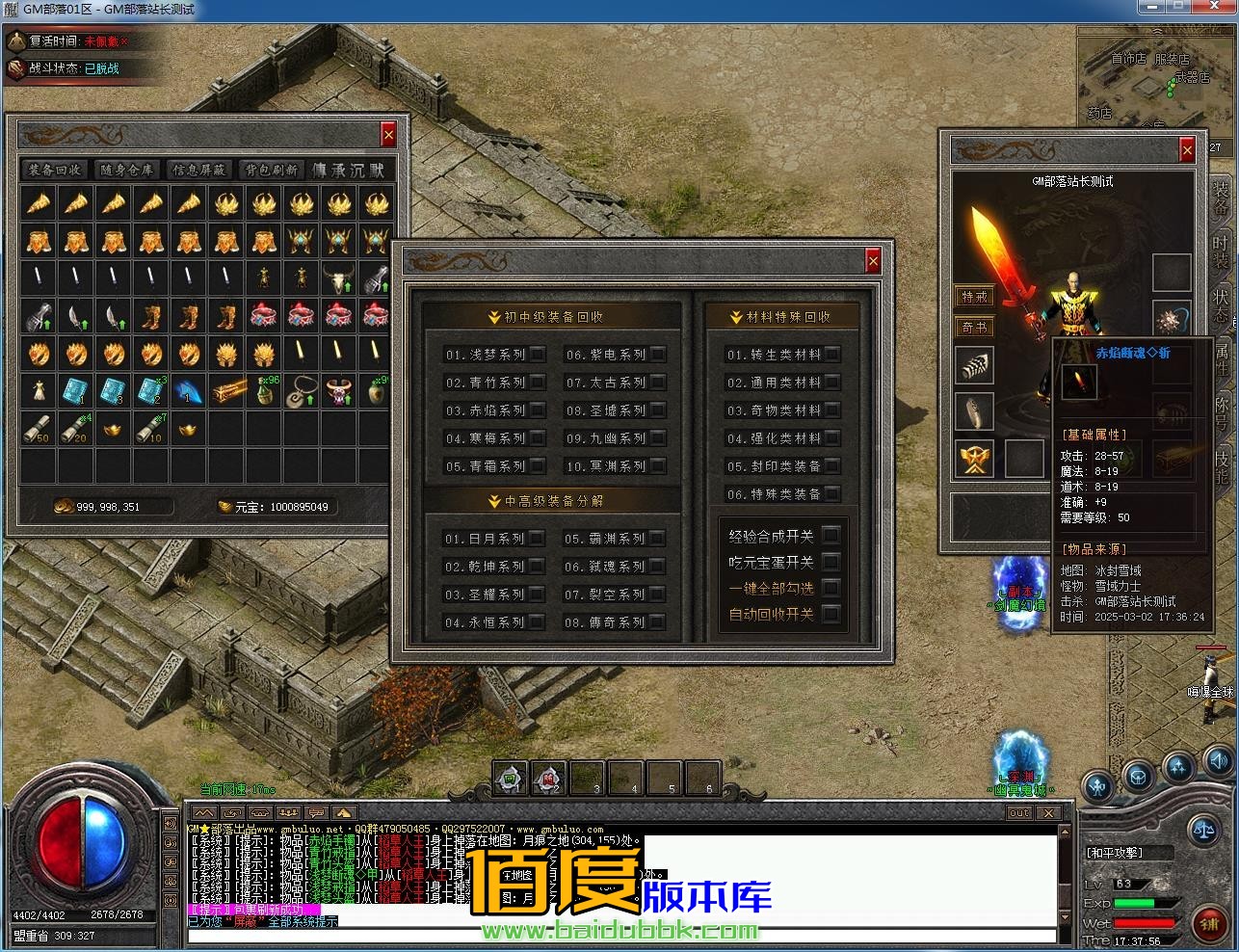Check 一键全部勾选 select-all box

tap(830, 588)
